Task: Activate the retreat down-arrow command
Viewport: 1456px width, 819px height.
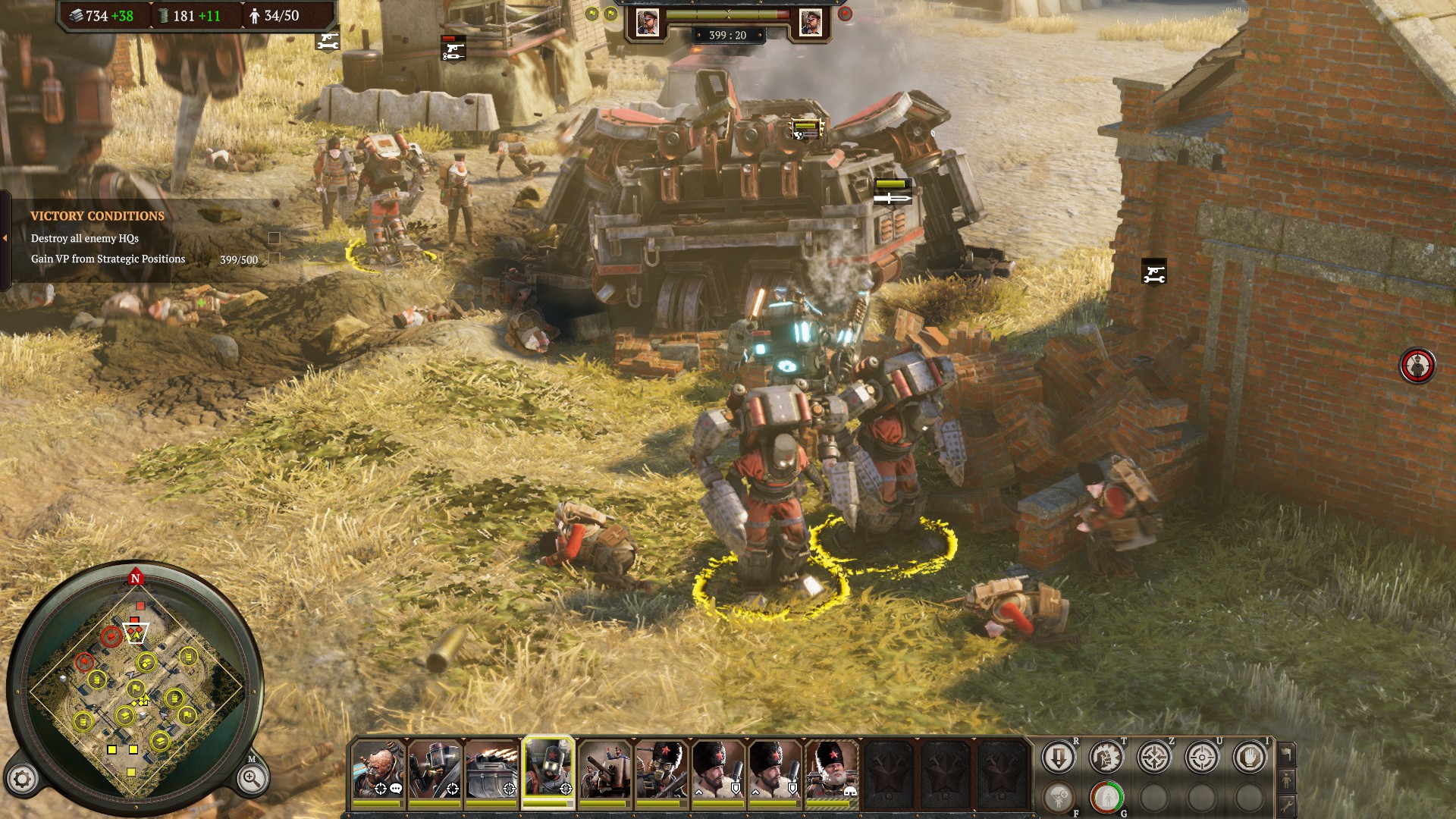Action: [1058, 758]
